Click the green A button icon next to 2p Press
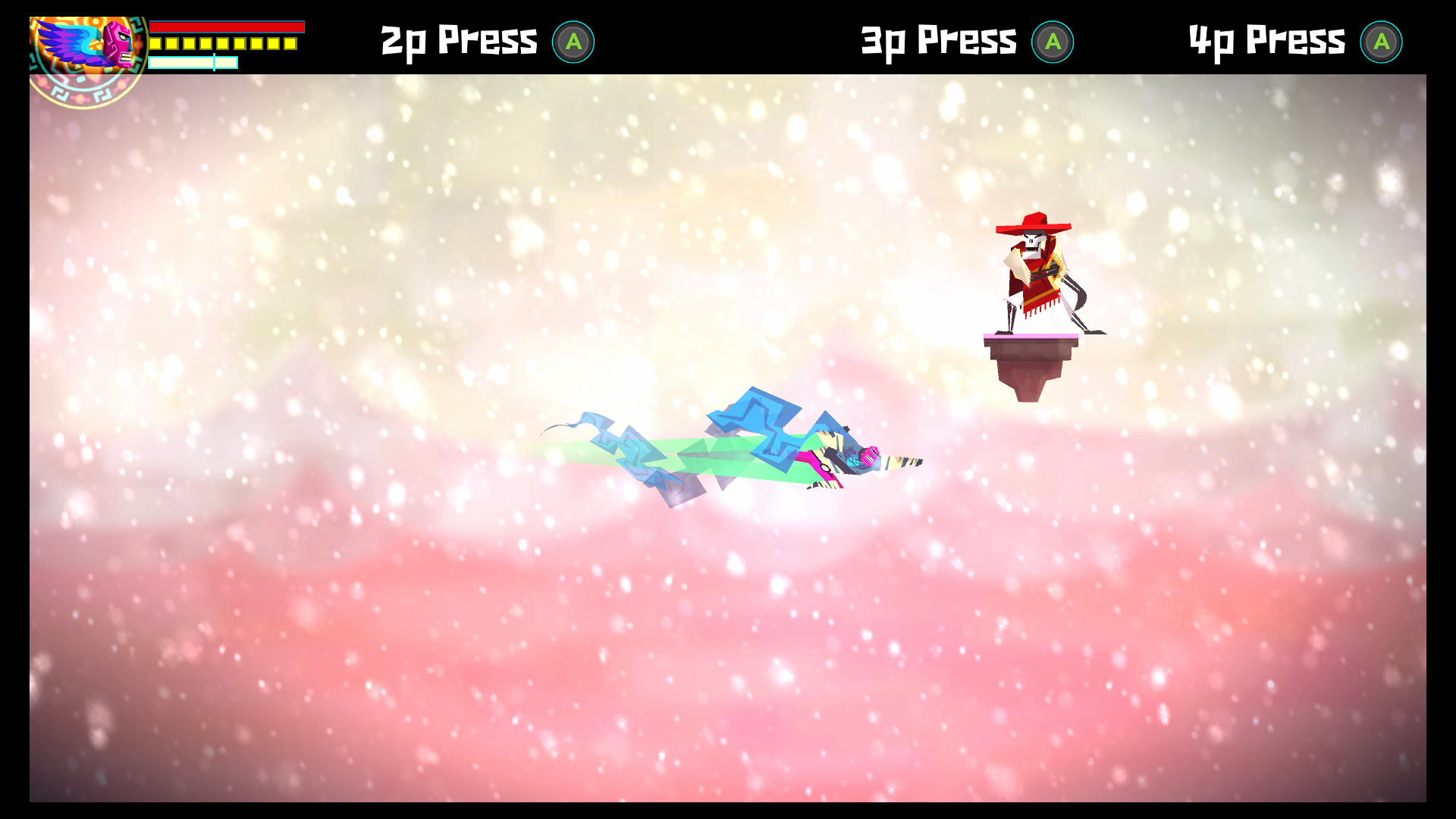The image size is (1456, 819). coord(574,42)
